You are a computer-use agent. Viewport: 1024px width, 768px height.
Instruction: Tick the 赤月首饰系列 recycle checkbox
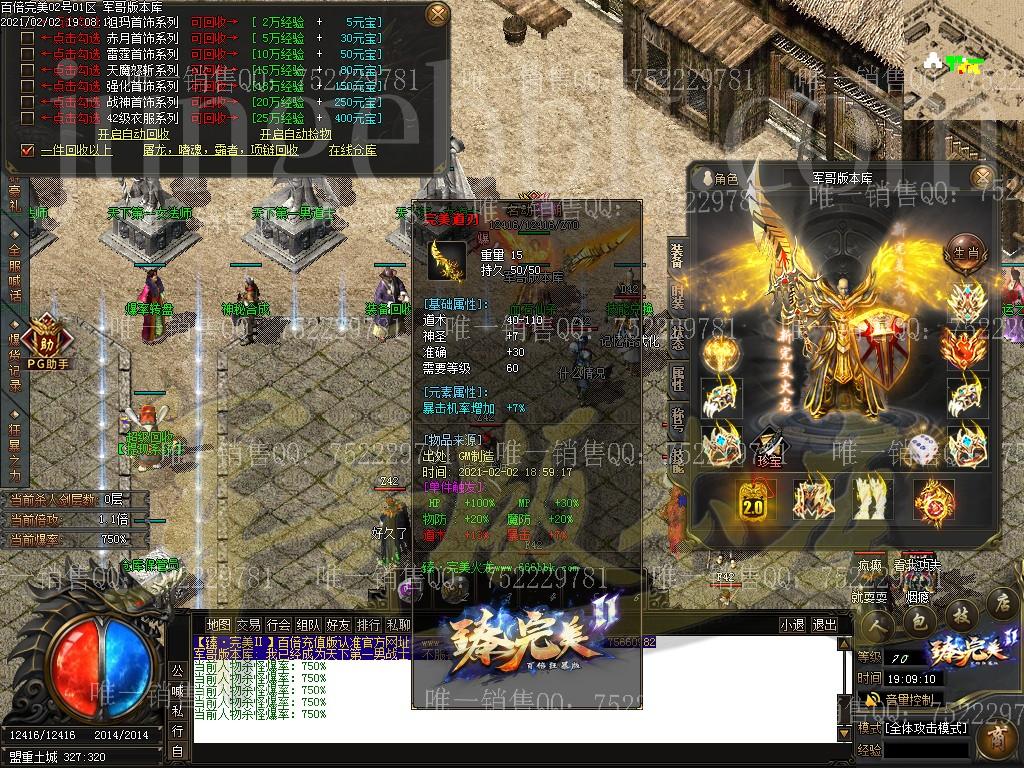coord(28,39)
